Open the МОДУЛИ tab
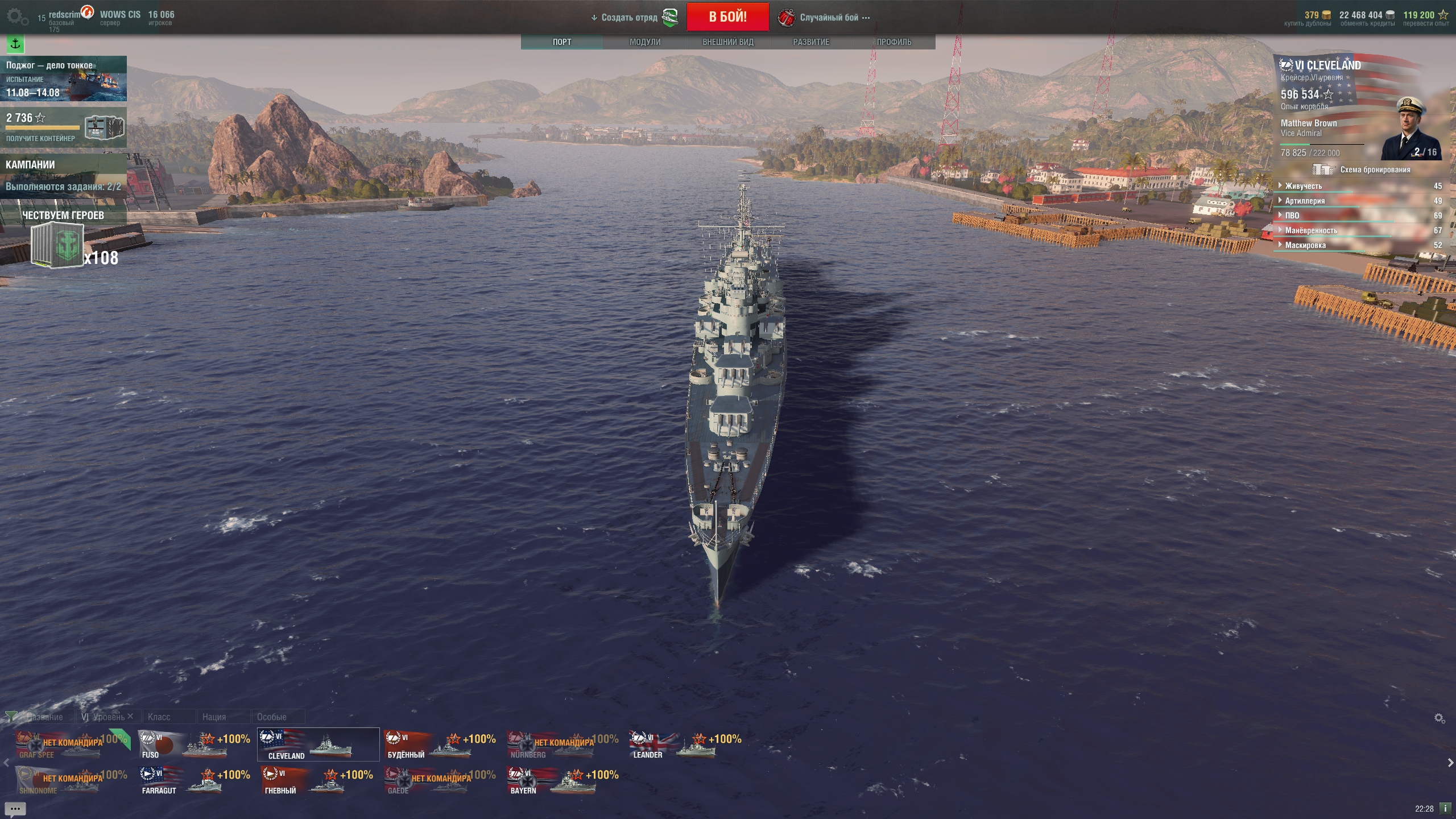The height and width of the screenshot is (819, 1456). 645,42
